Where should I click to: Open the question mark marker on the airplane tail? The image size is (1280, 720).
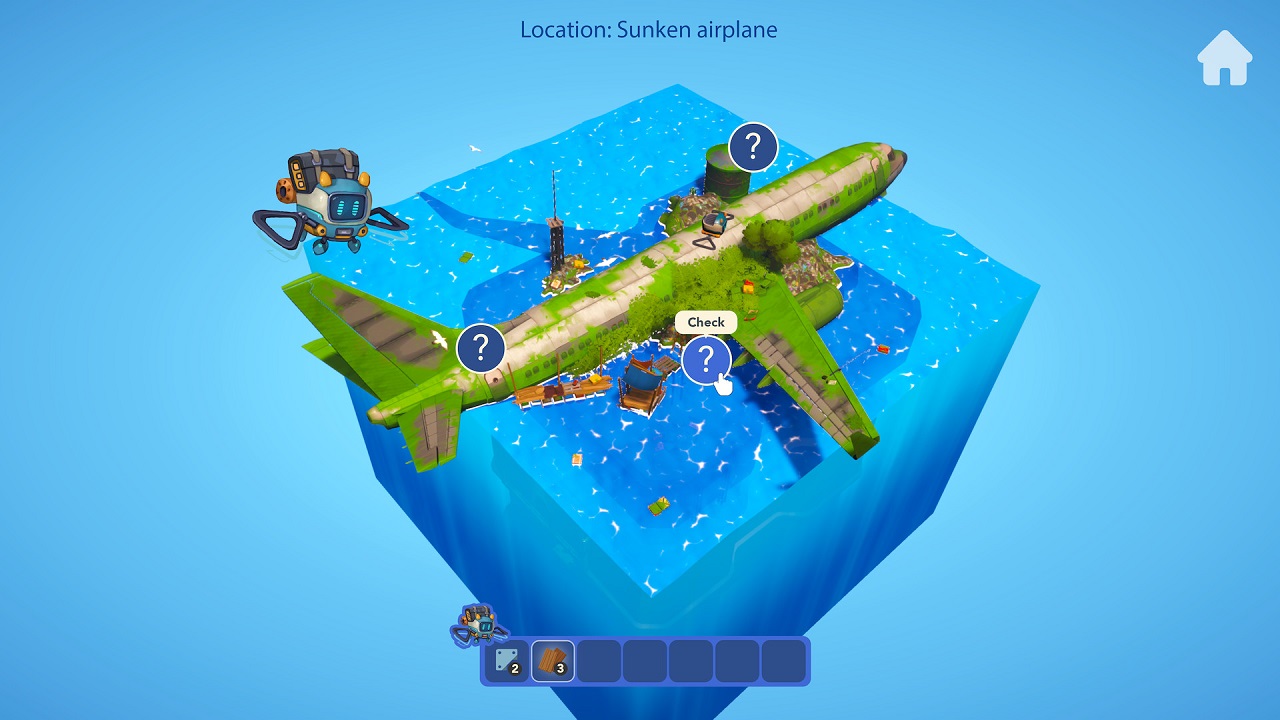[481, 348]
